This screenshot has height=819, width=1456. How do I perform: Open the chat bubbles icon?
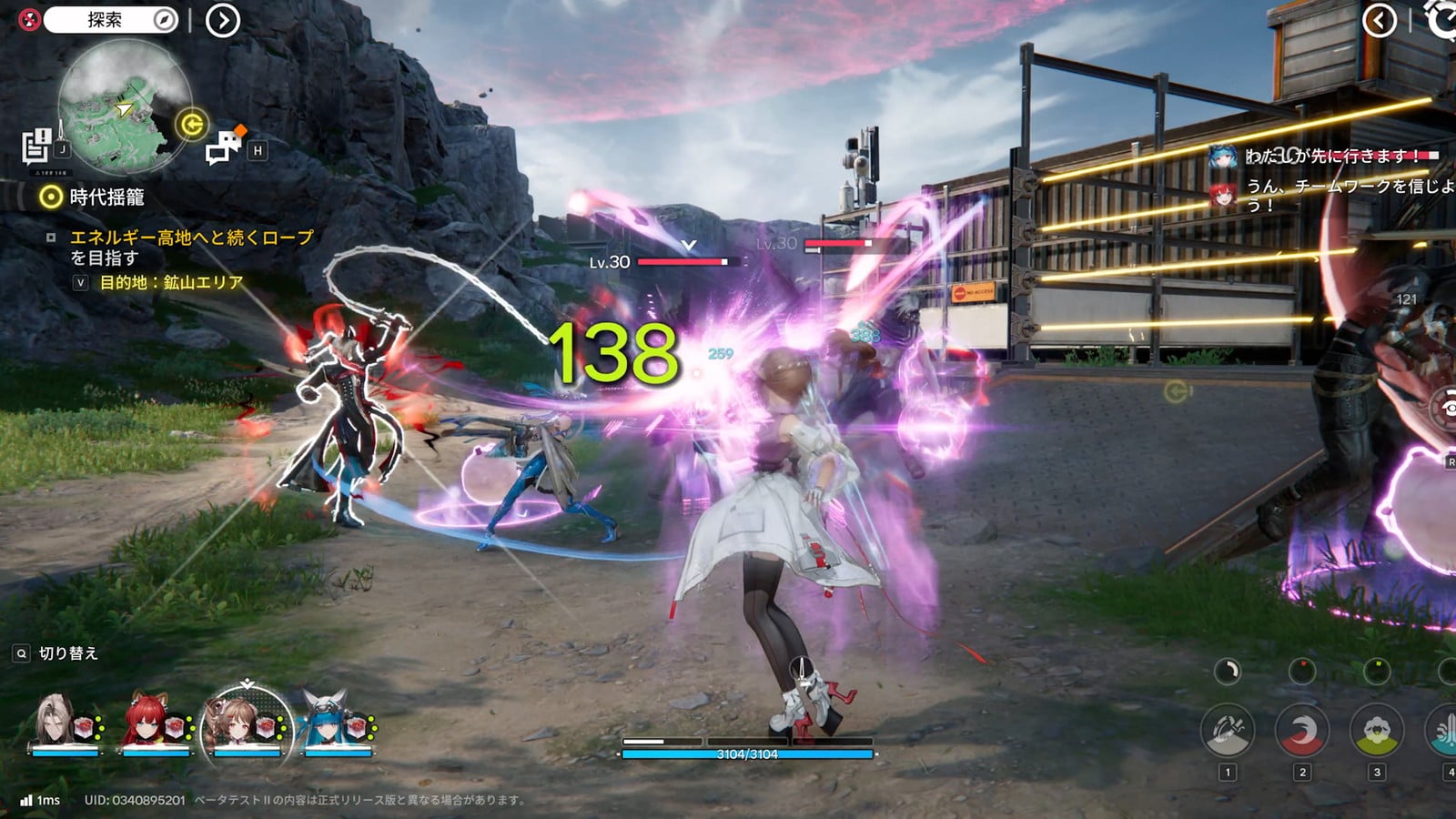pos(224,146)
